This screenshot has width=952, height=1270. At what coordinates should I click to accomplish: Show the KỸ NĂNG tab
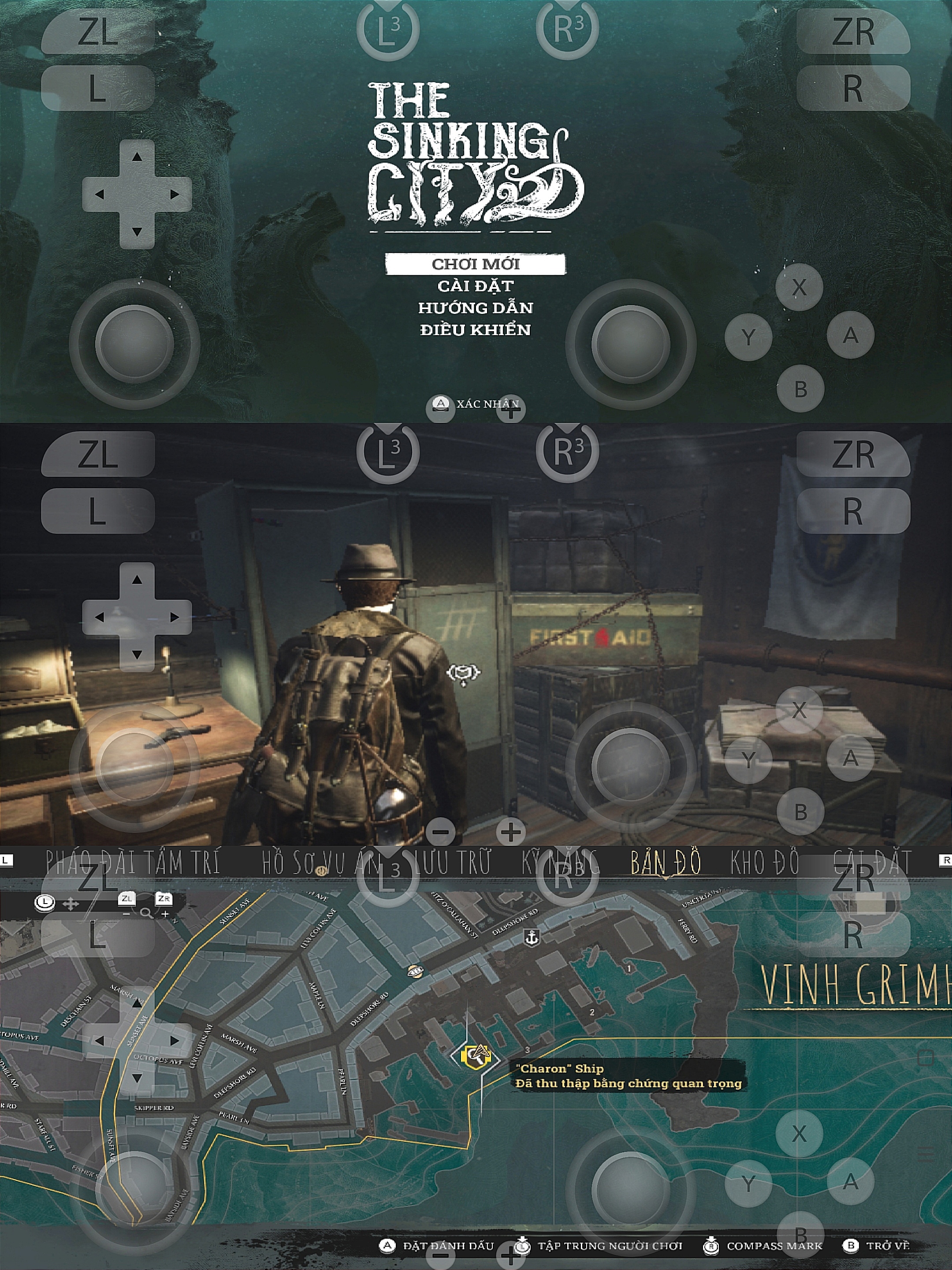coord(559,863)
